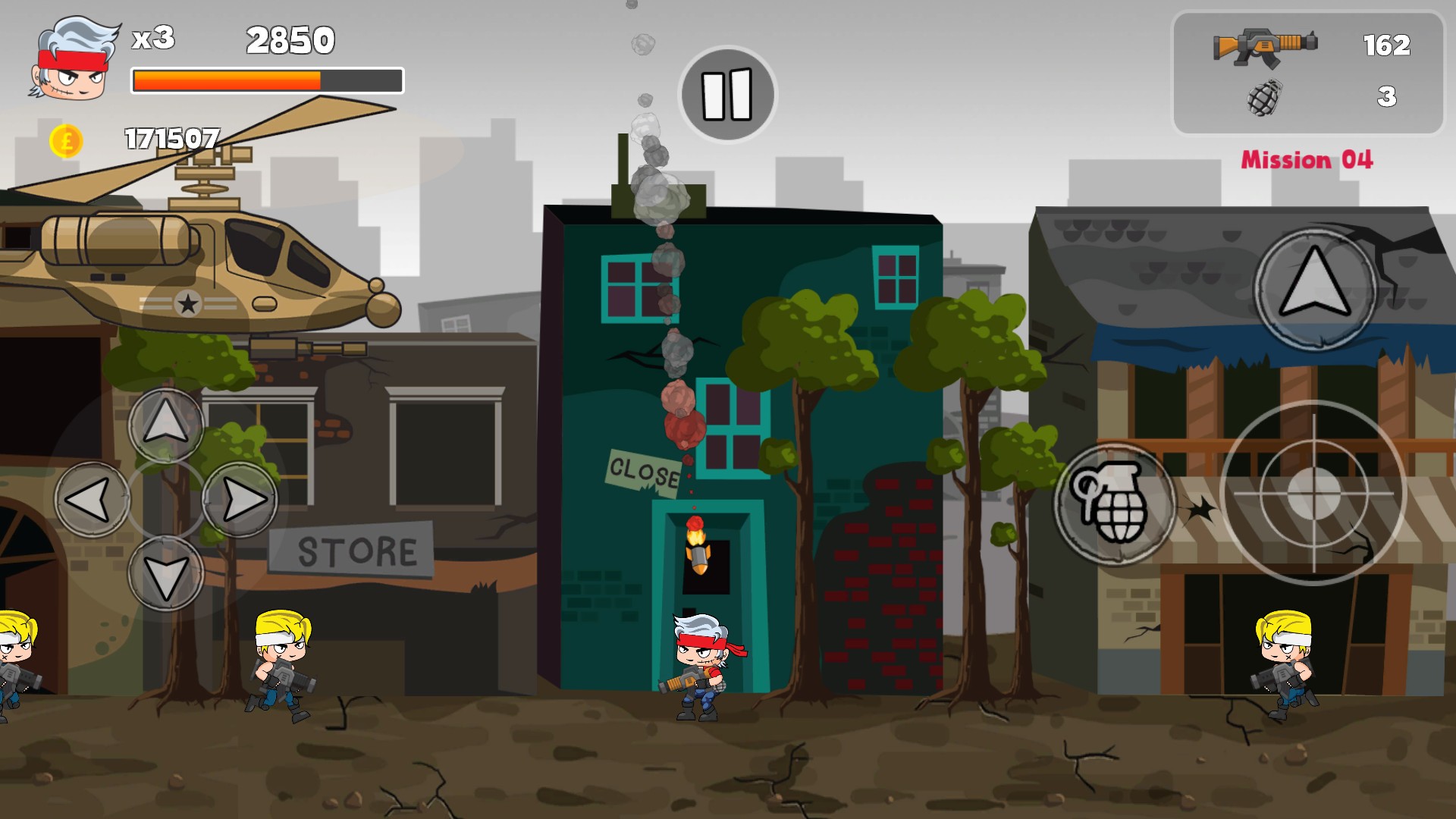1456x819 pixels.
Task: Select the orange assault rifle weapon icon
Action: click(x=1265, y=47)
